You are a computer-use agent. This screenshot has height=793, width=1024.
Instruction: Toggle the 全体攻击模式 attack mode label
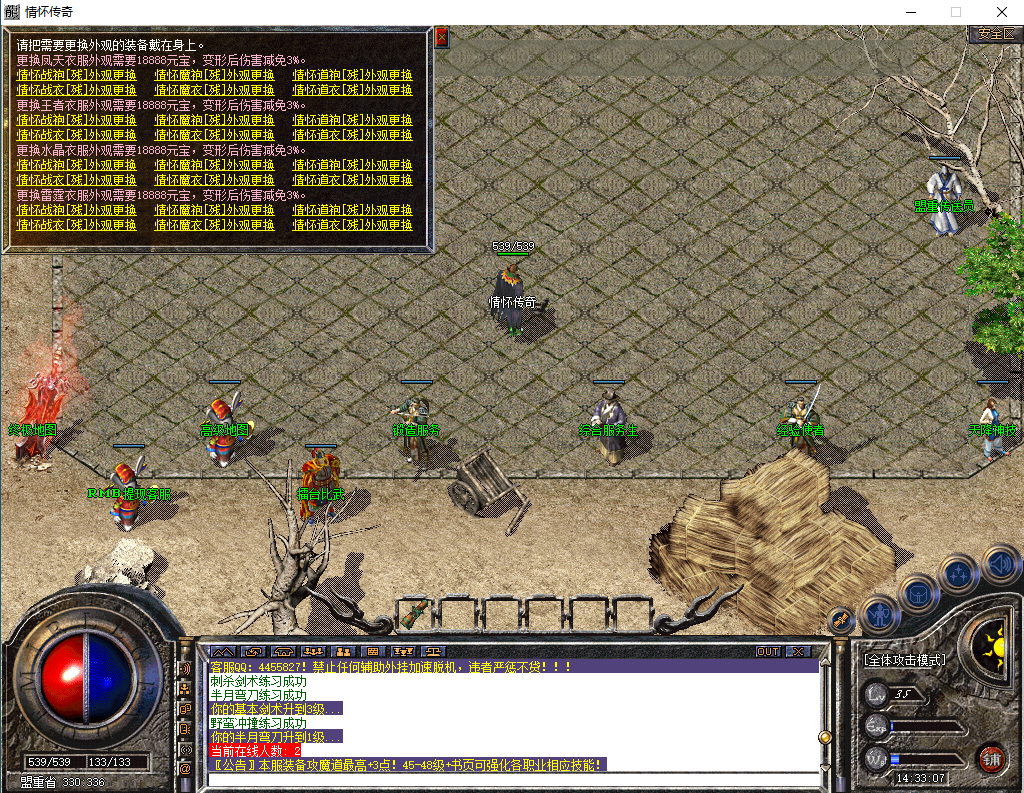905,661
